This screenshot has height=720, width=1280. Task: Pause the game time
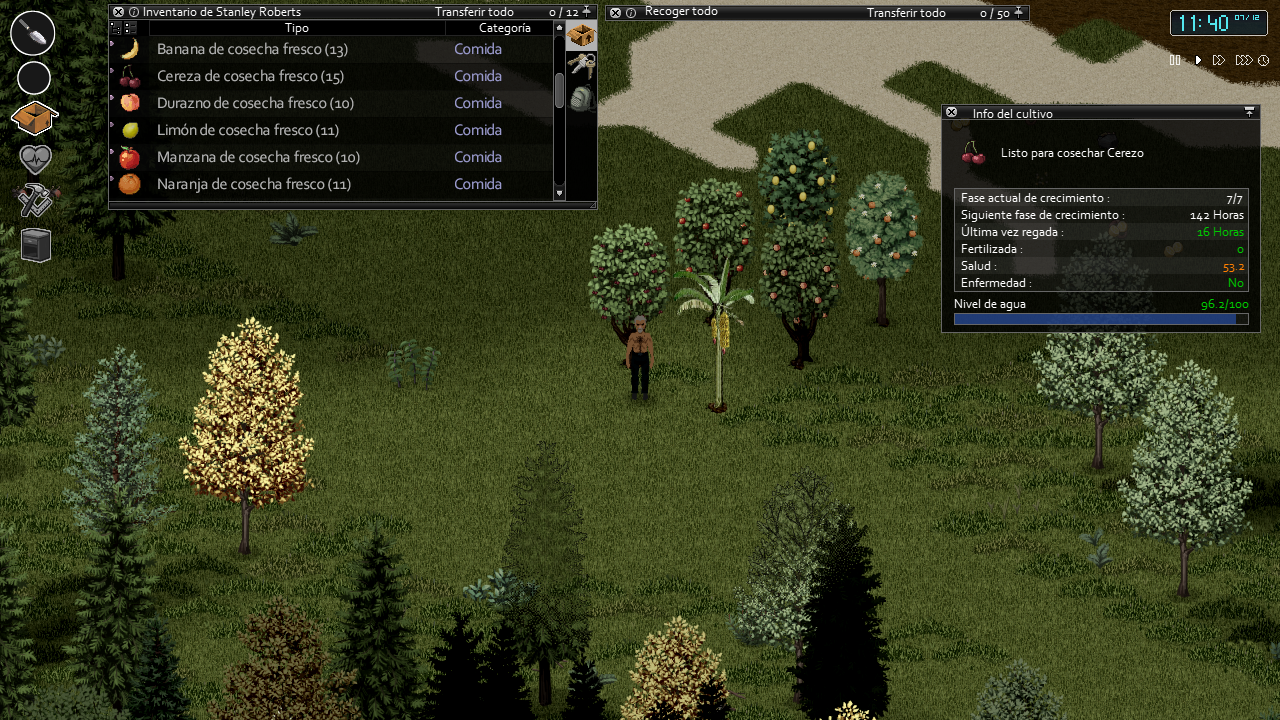tap(1175, 60)
